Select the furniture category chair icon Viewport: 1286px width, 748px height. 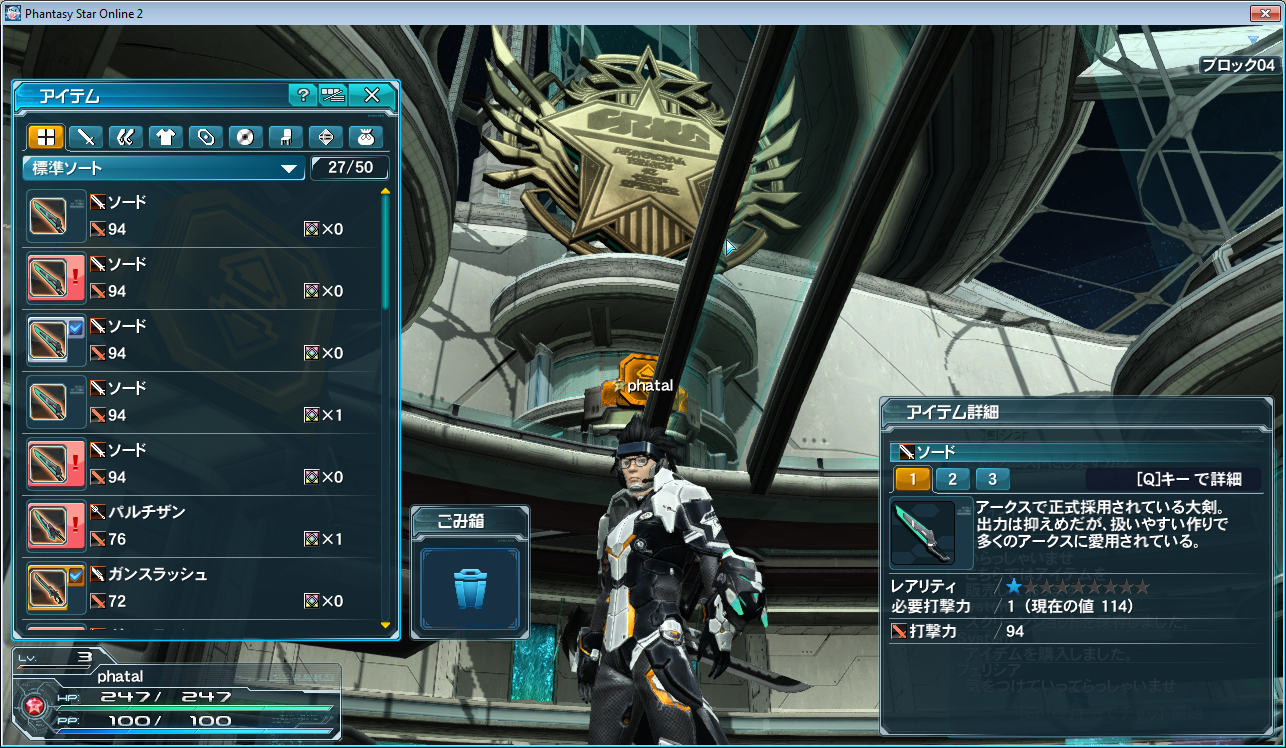[286, 137]
